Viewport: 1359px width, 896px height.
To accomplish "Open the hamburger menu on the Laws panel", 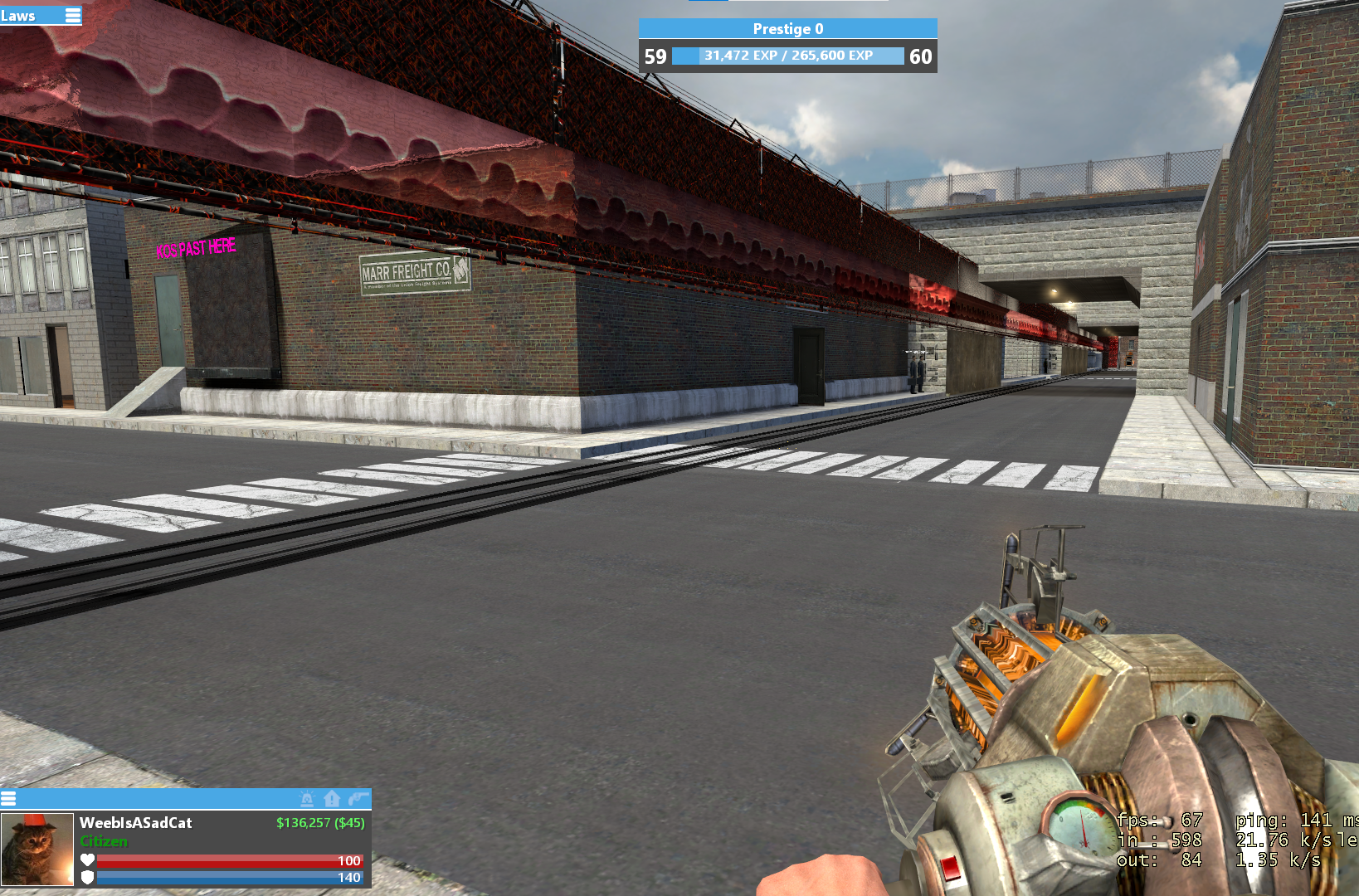I will (x=72, y=15).
